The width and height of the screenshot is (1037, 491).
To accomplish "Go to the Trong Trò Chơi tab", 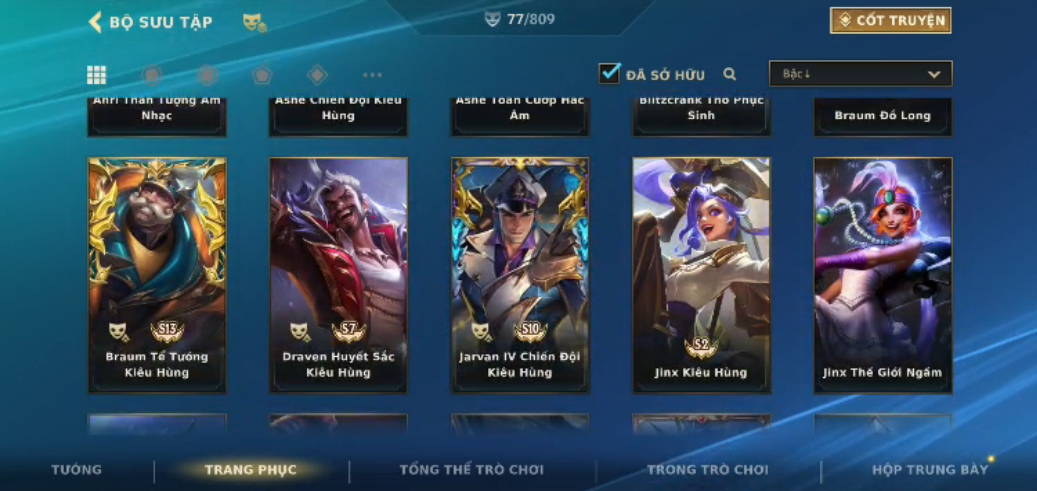I will pyautogui.click(x=707, y=470).
